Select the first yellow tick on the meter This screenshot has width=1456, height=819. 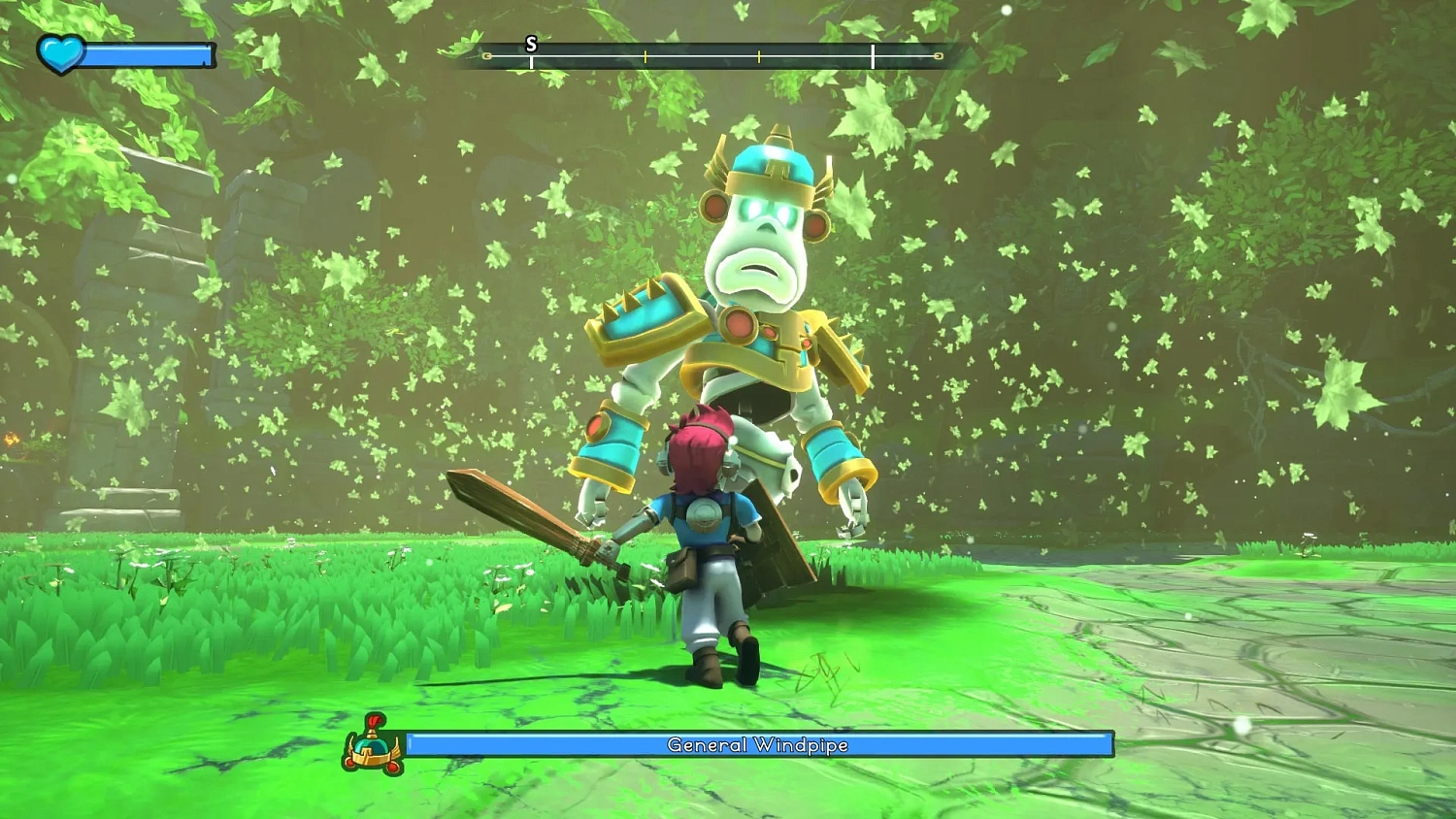[645, 55]
